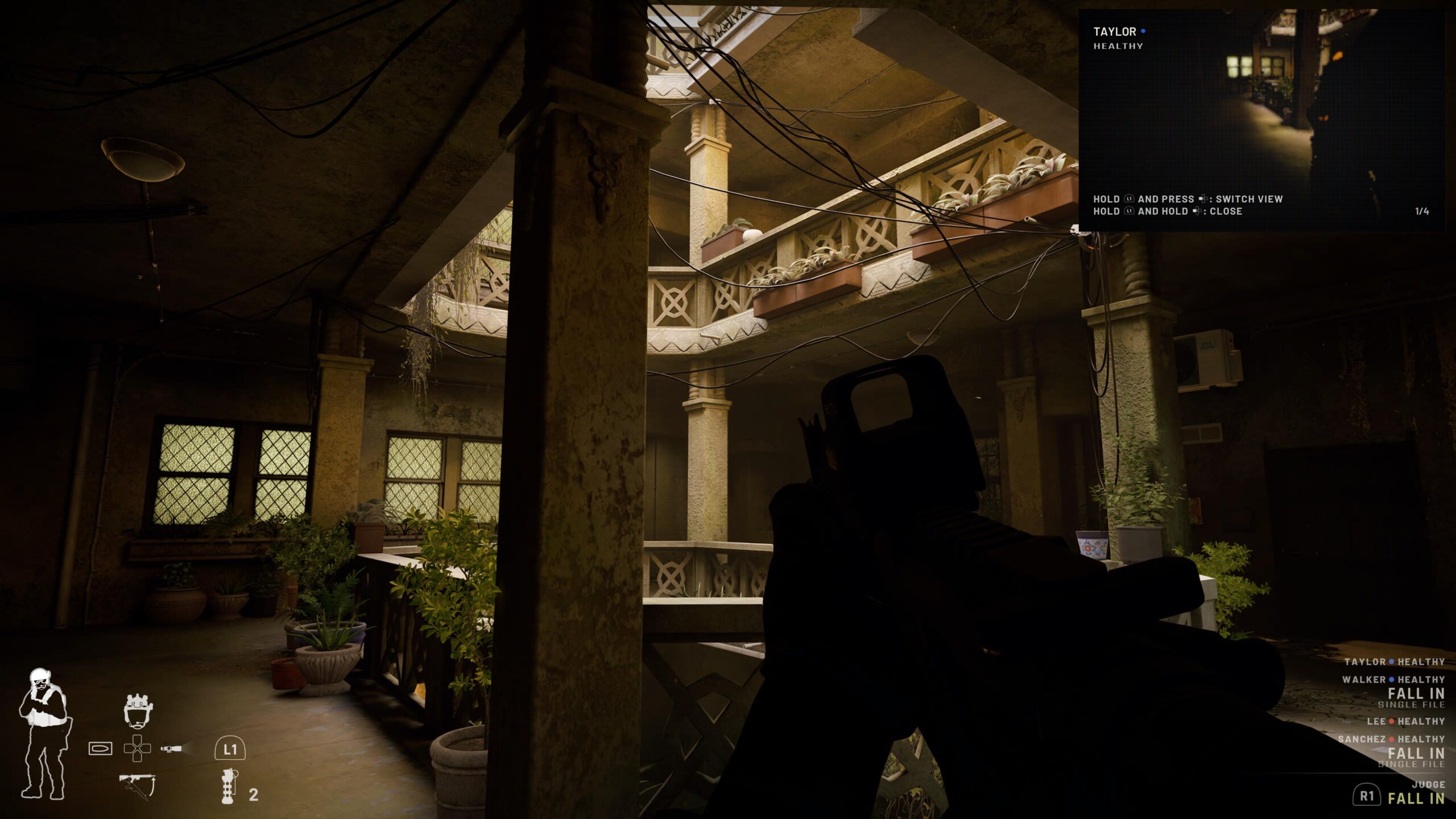Open Taylor's squad camera feed
Image resolution: width=1456 pixels, height=819 pixels.
click(1261, 120)
